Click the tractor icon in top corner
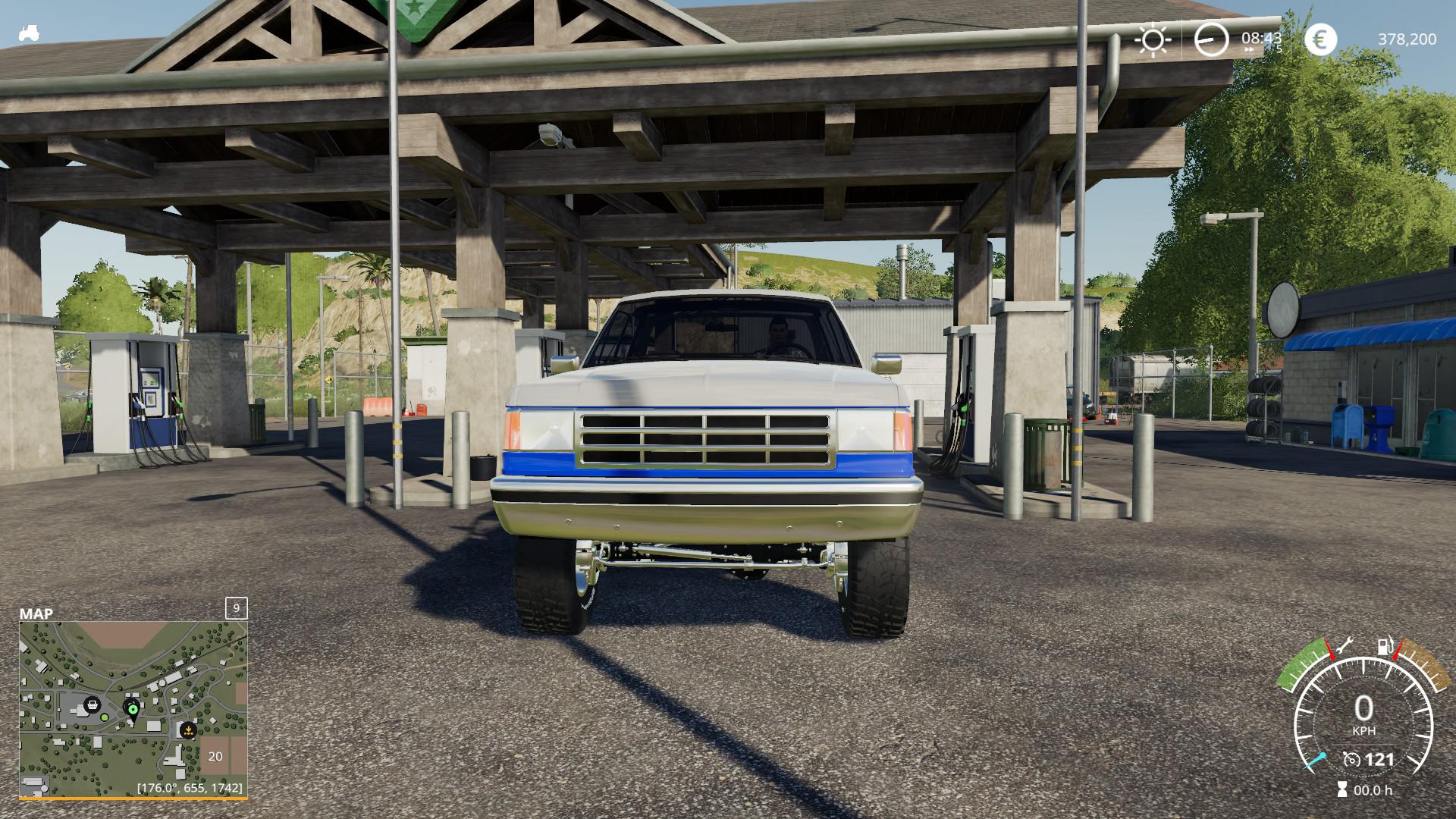This screenshot has height=819, width=1456. [x=30, y=34]
